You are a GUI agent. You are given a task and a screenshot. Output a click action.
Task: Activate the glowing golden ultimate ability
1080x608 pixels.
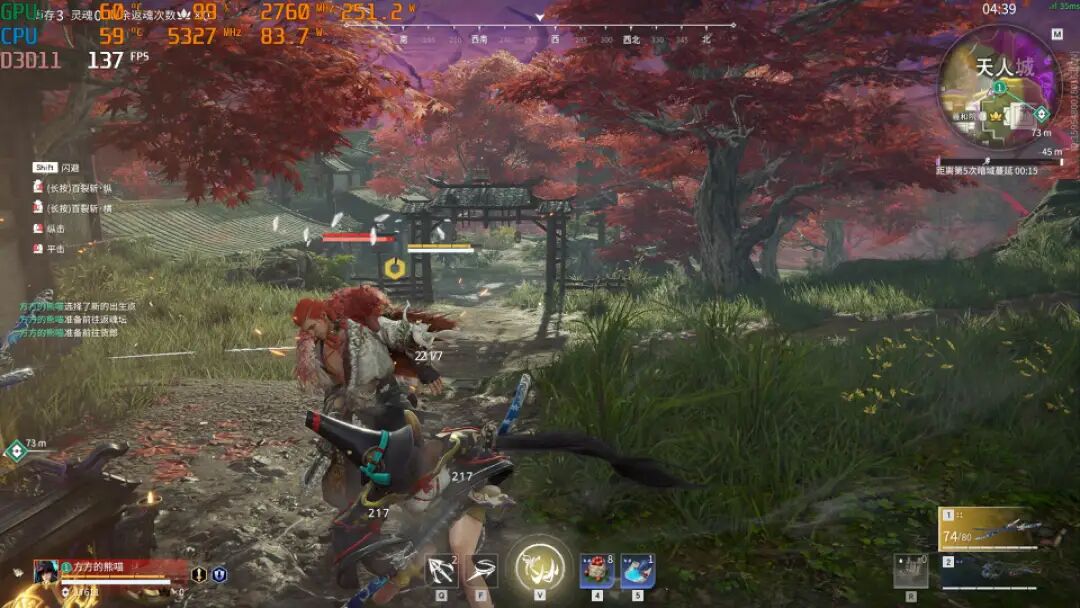[x=539, y=567]
